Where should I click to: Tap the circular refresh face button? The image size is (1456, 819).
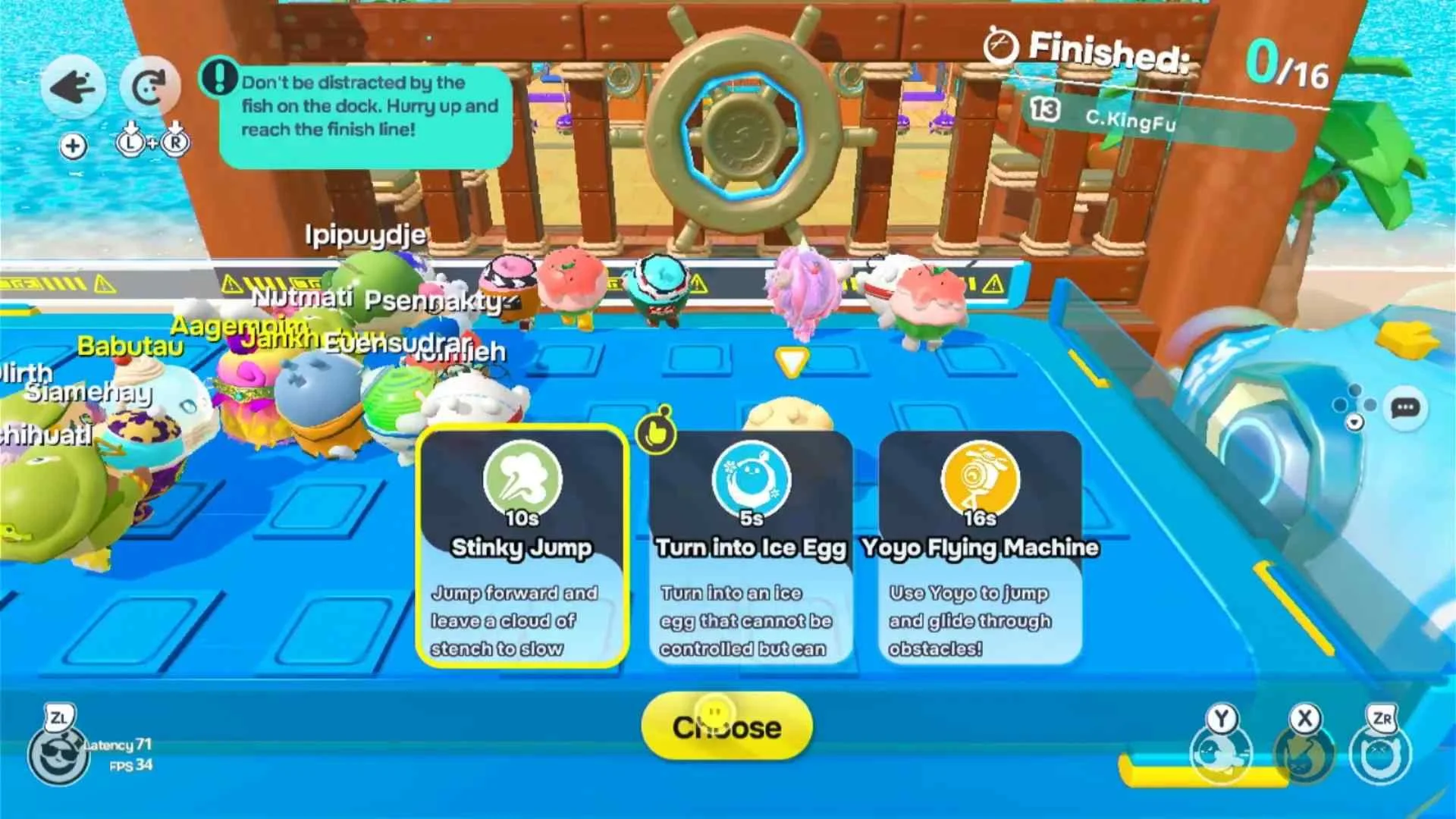(149, 87)
